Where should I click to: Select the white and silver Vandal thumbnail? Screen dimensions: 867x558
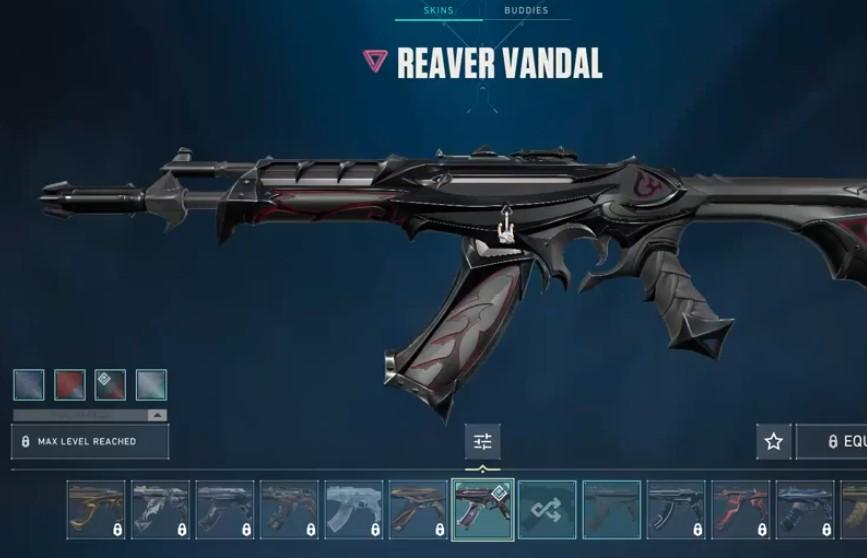[160, 510]
